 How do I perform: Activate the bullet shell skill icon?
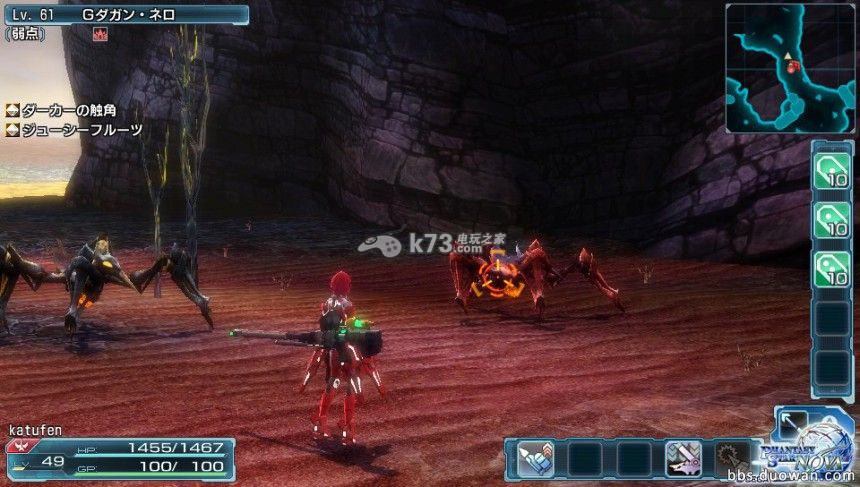536,459
